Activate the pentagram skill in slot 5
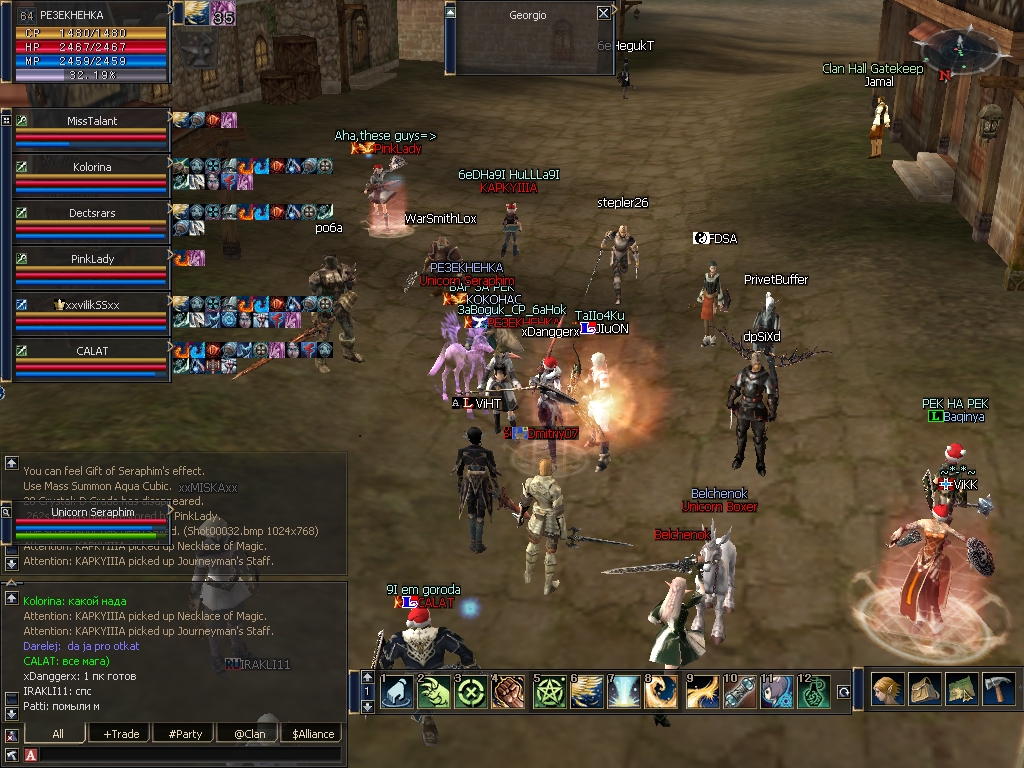Viewport: 1024px width, 768px height. tap(548, 692)
